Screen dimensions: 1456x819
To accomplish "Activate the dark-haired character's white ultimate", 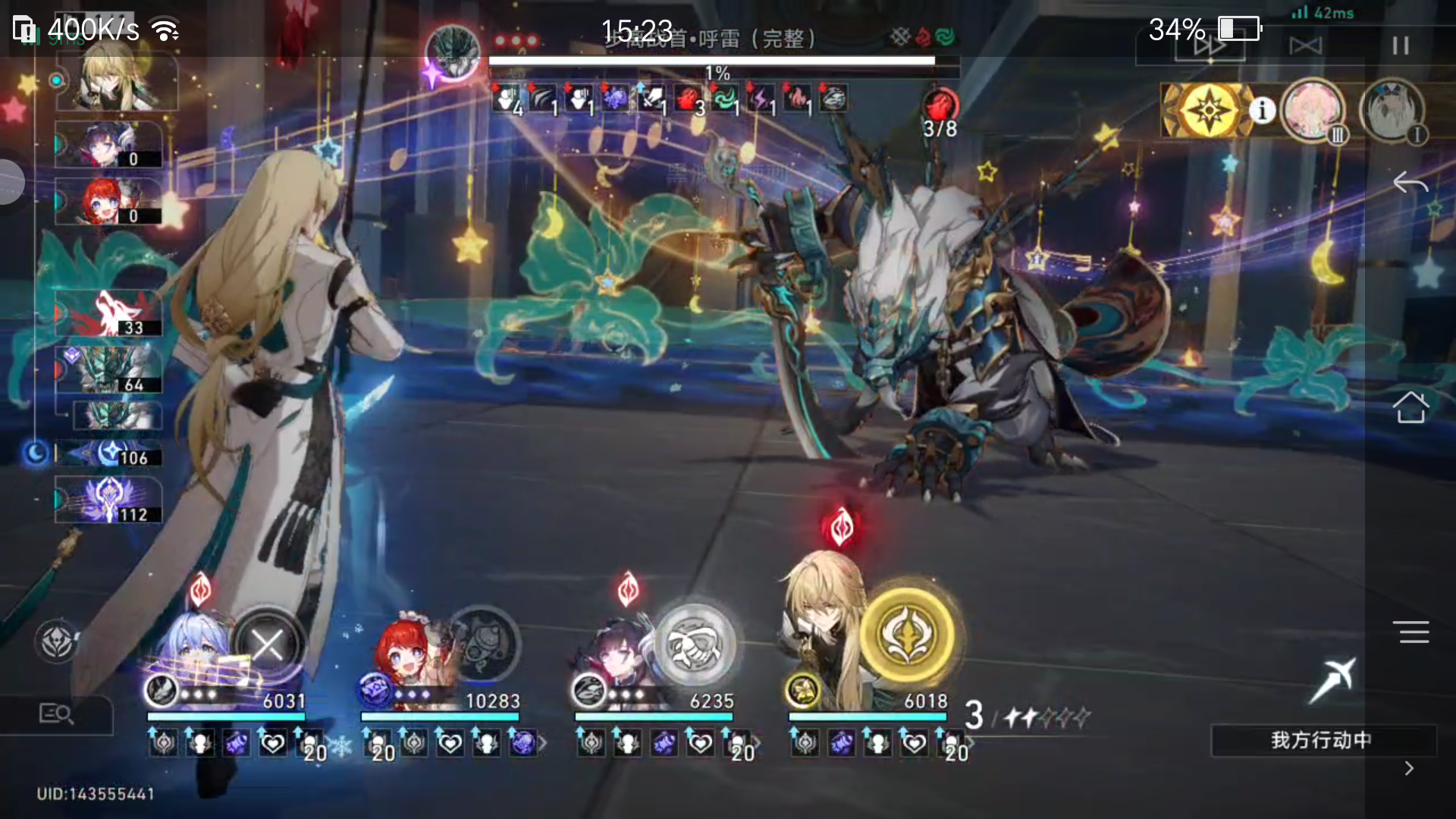I will click(695, 644).
